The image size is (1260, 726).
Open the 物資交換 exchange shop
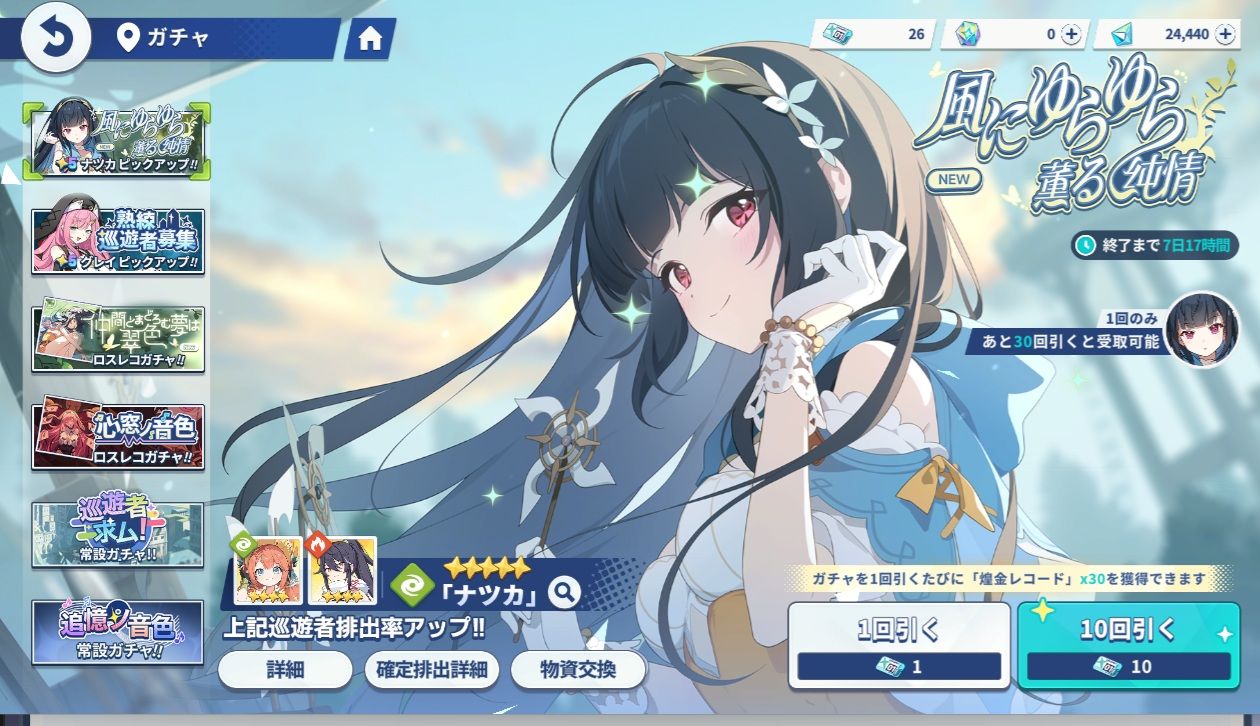point(578,670)
